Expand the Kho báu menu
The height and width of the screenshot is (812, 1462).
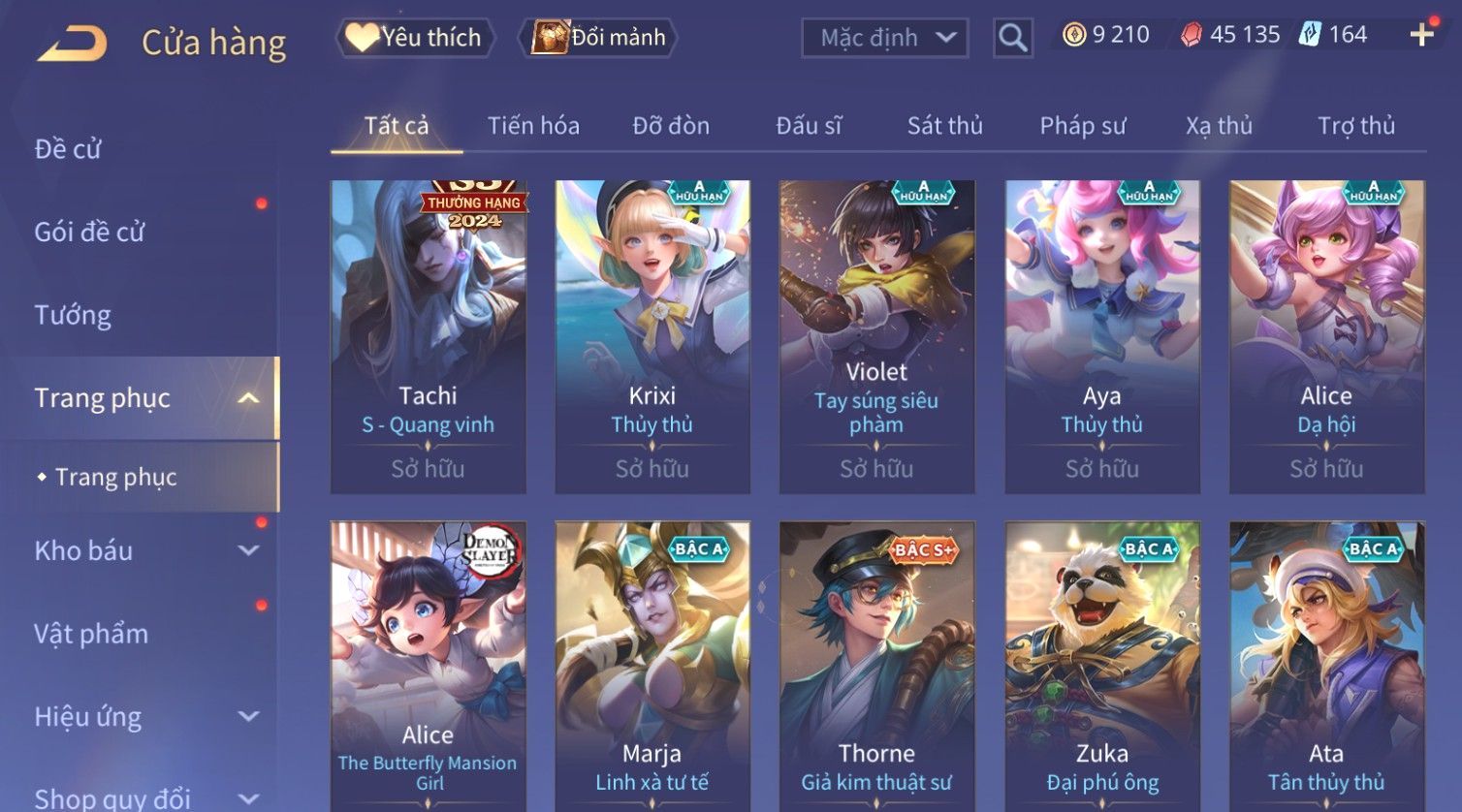click(145, 550)
